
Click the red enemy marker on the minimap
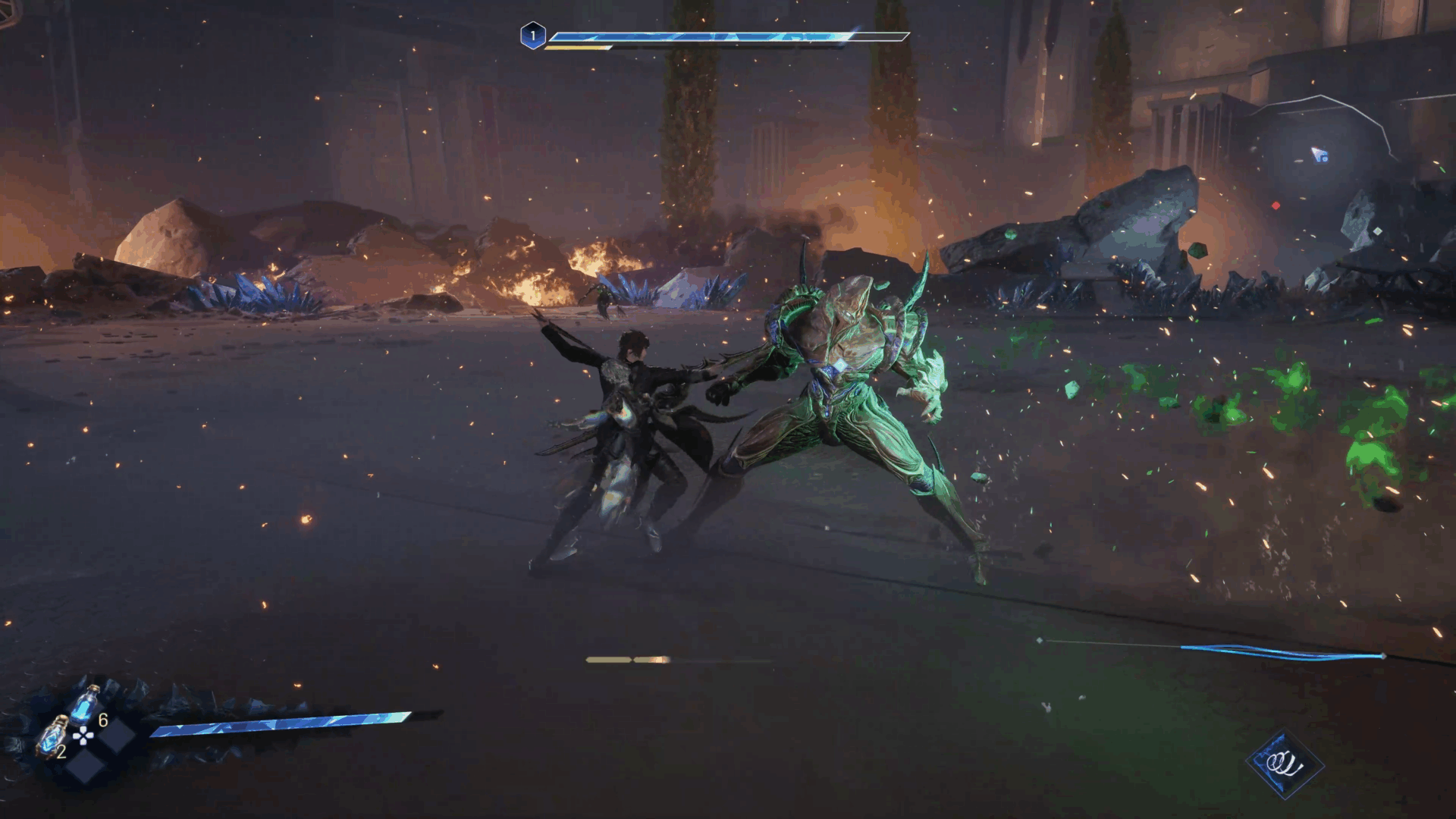(x=1276, y=206)
